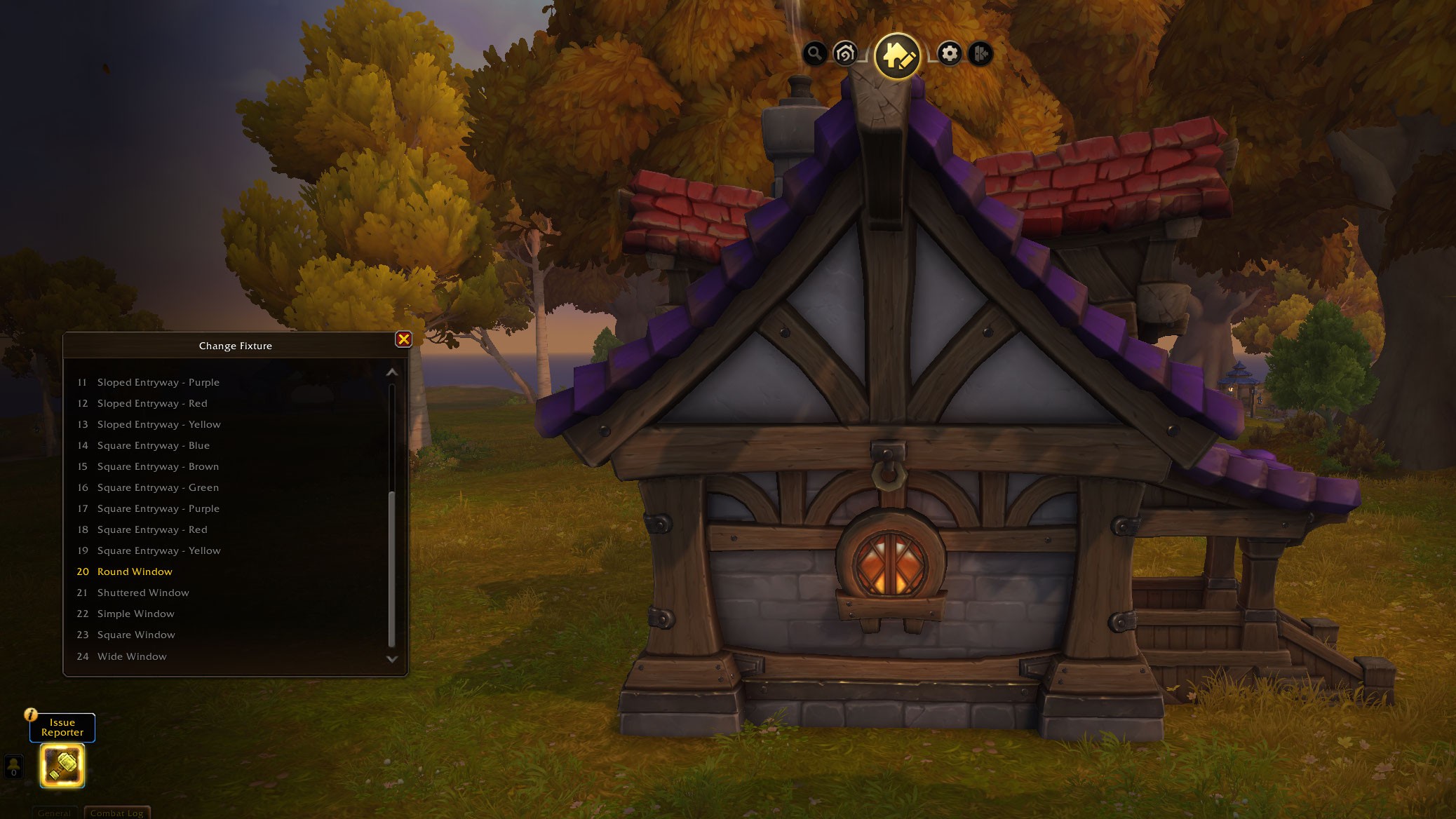Image resolution: width=1456 pixels, height=819 pixels.
Task: Switch fixture to Shuttered Window
Action: 143,593
